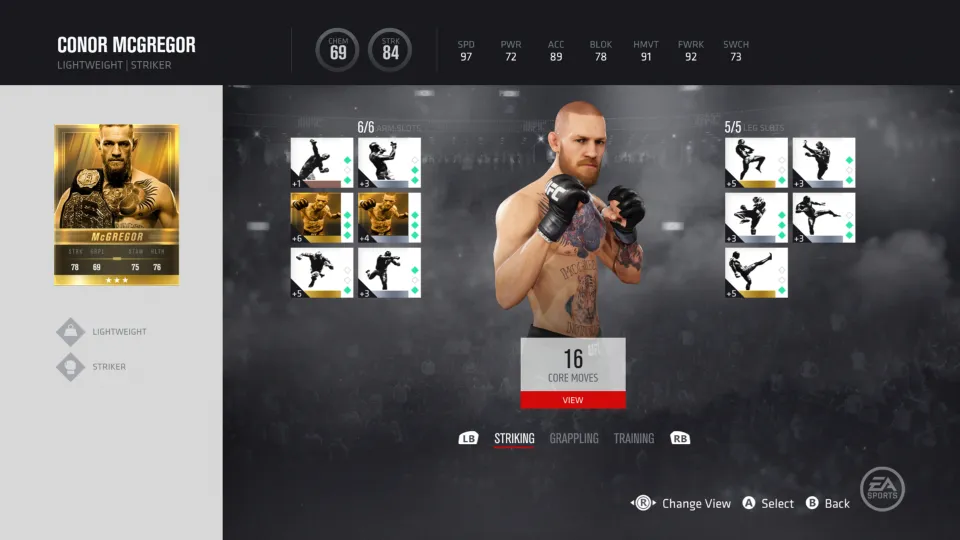Click the Lightweight weight class icon

[x=71, y=332]
